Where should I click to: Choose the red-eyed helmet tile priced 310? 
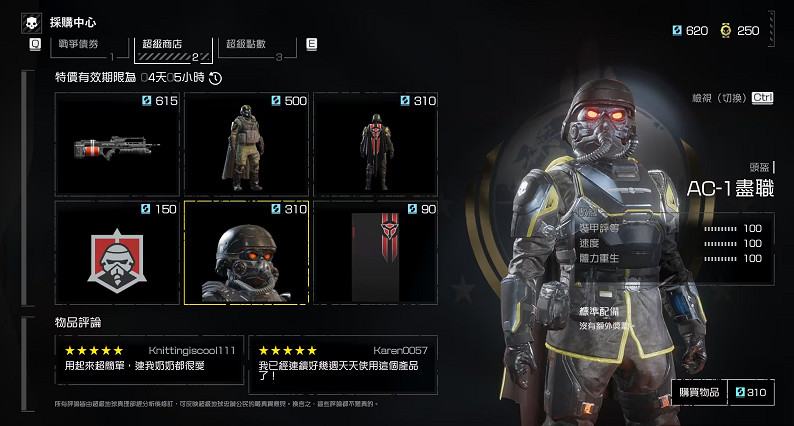(246, 253)
